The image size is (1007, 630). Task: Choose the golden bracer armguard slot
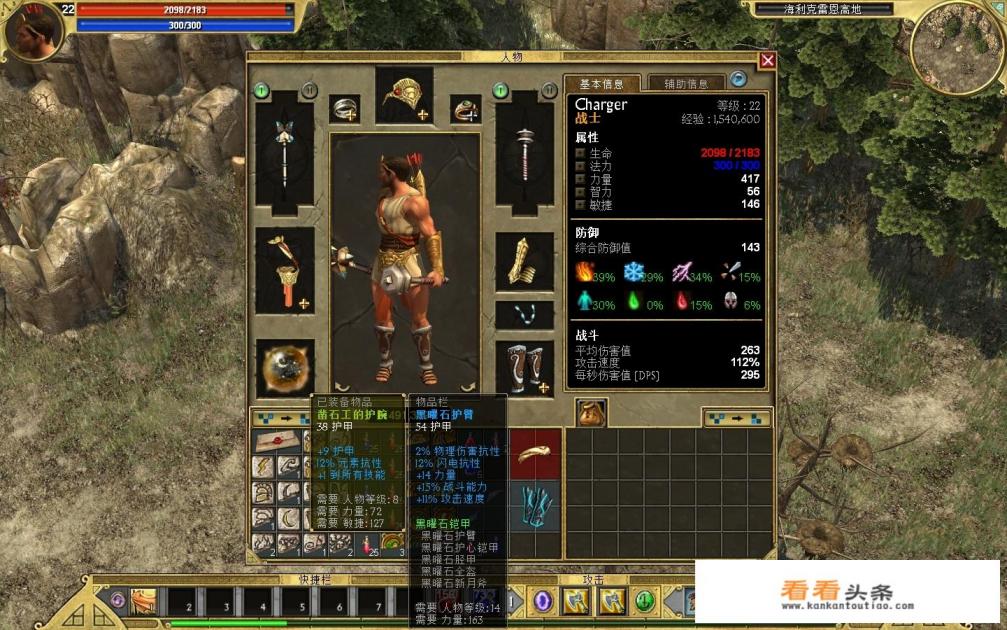(524, 262)
